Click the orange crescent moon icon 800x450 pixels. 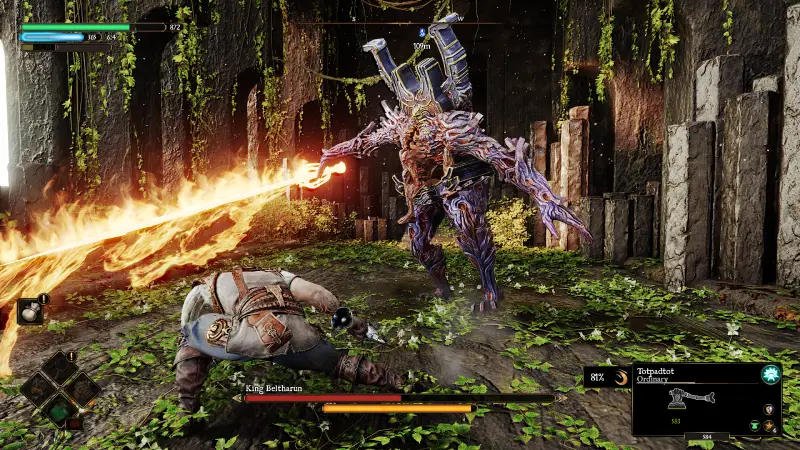620,377
